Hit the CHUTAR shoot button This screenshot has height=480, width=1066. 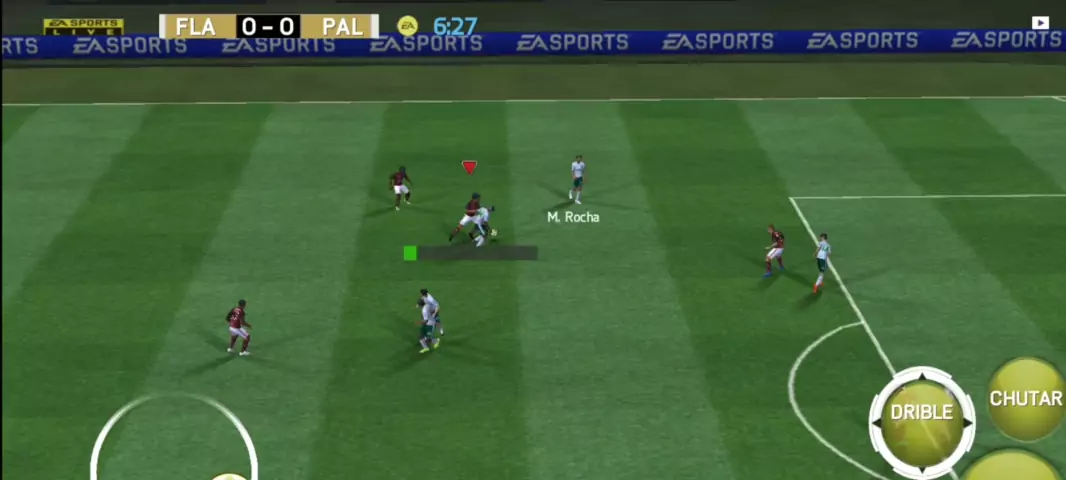1026,399
